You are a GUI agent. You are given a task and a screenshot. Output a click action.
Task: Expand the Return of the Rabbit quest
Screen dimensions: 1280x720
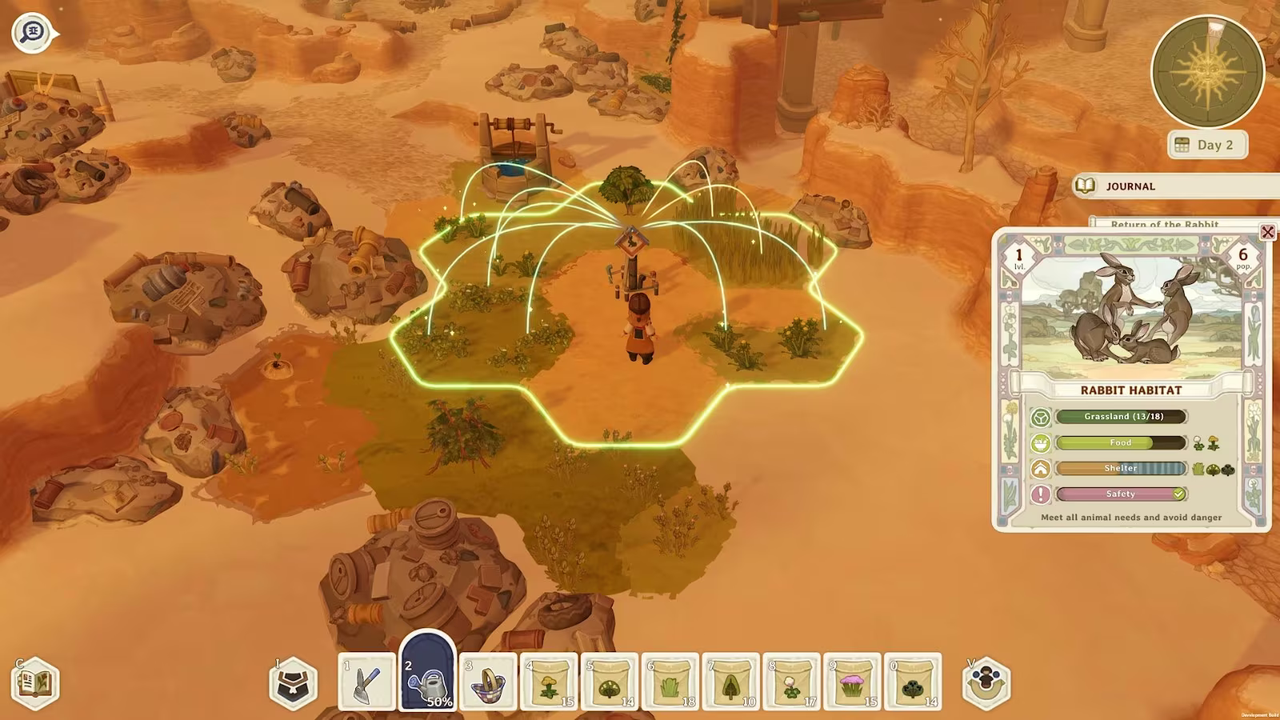1164,224
